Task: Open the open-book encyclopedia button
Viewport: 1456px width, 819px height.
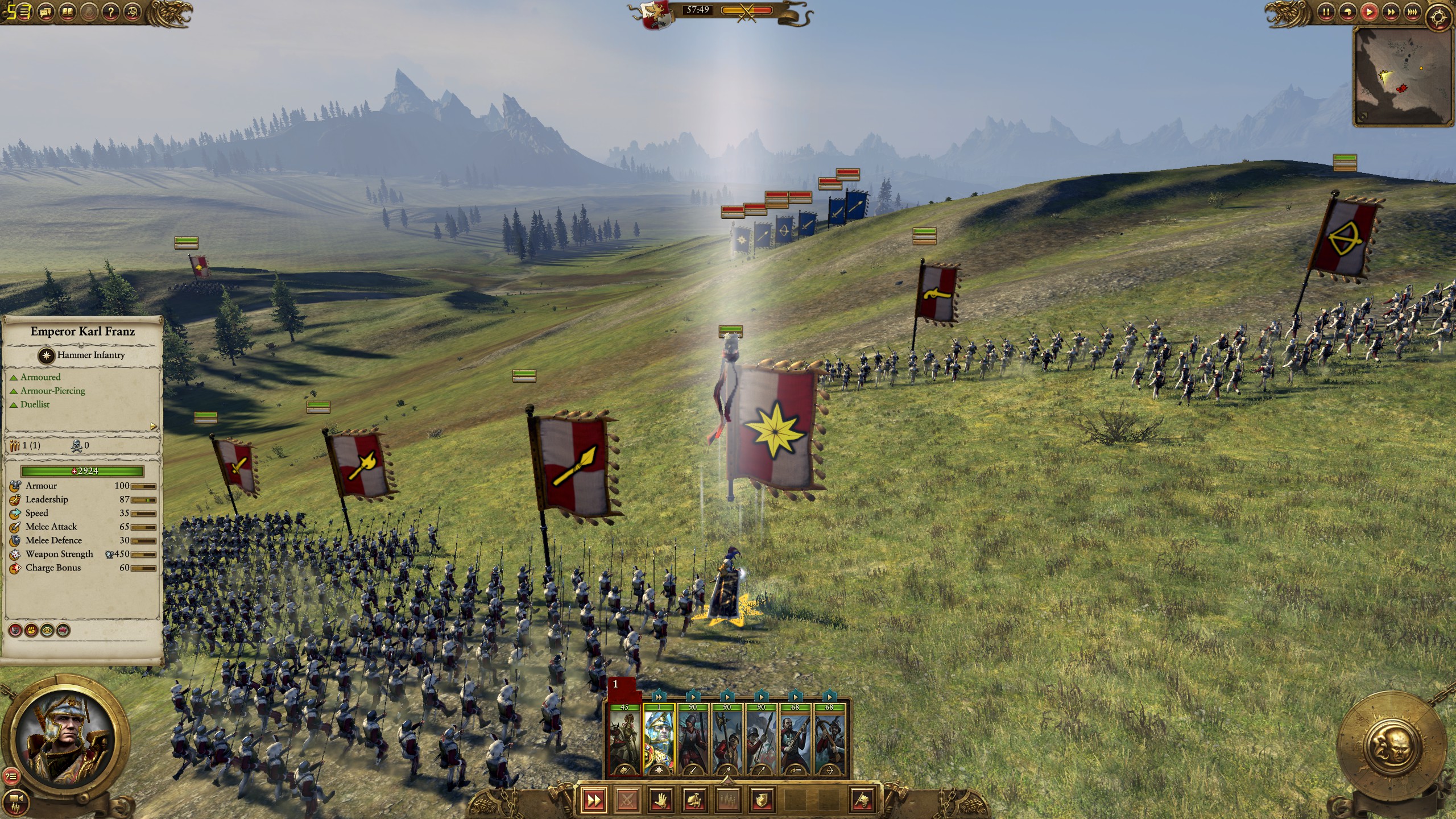Action: click(68, 11)
